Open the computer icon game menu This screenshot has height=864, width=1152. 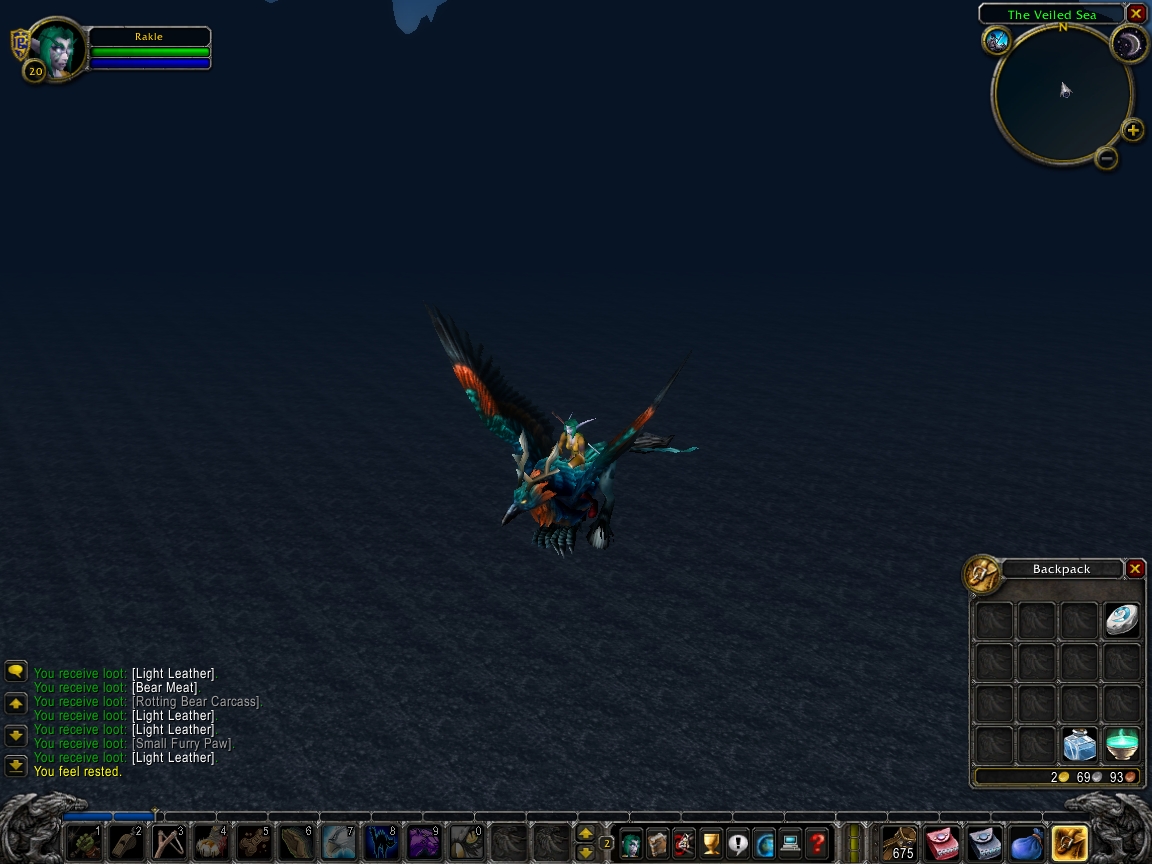[790, 843]
